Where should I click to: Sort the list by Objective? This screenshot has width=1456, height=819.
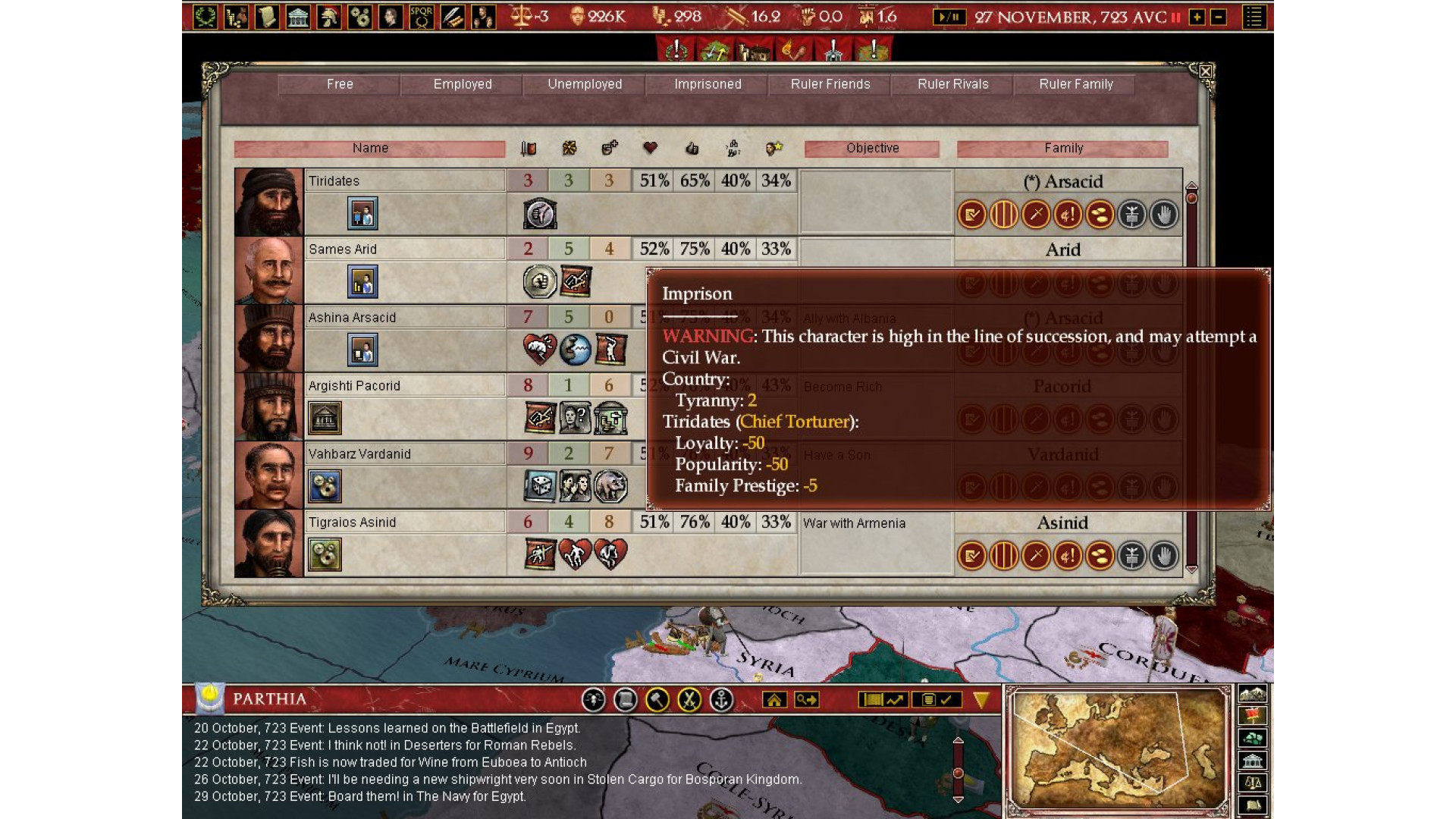[872, 149]
